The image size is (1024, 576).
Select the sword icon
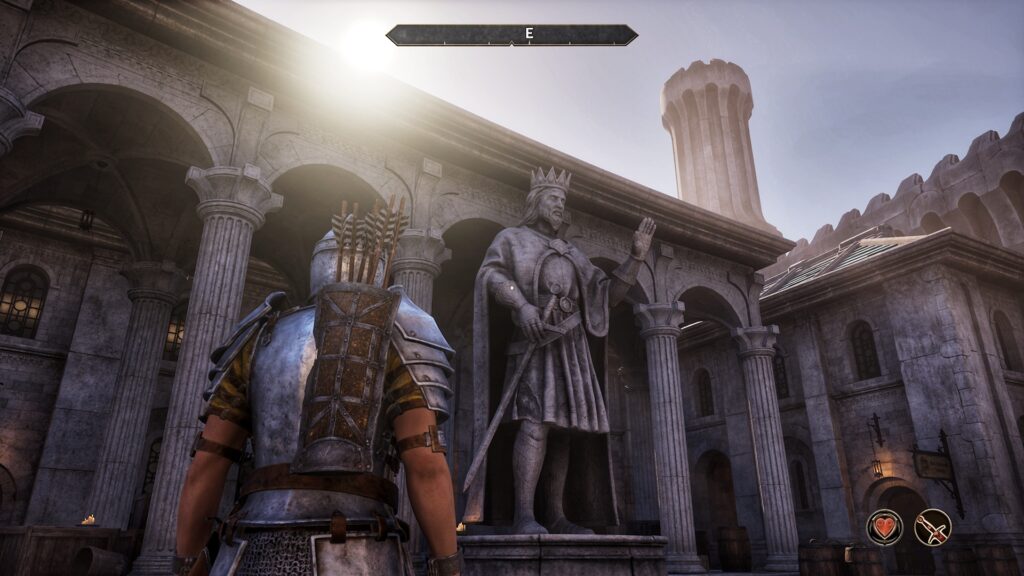[932, 527]
